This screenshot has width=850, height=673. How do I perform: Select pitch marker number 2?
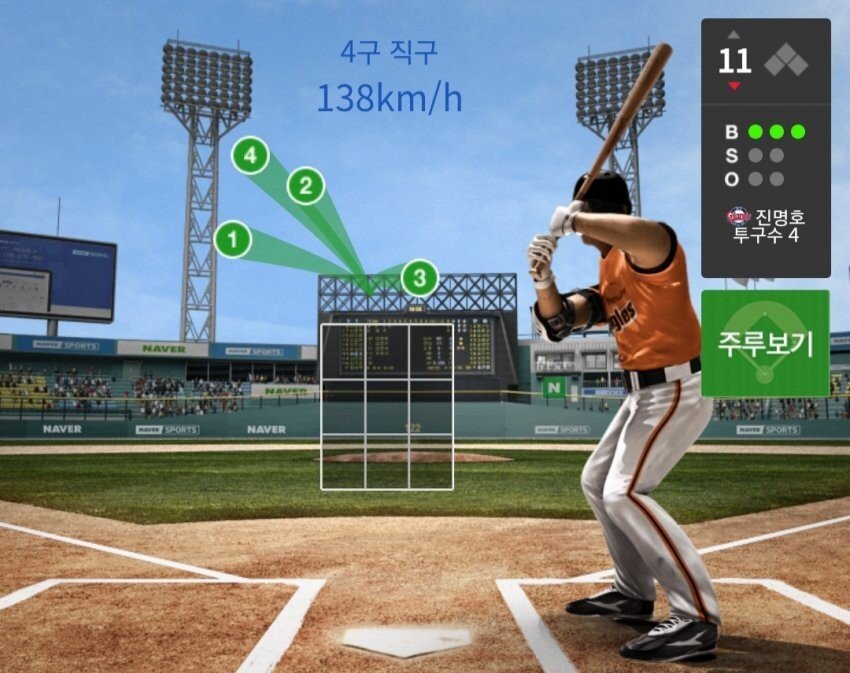306,186
